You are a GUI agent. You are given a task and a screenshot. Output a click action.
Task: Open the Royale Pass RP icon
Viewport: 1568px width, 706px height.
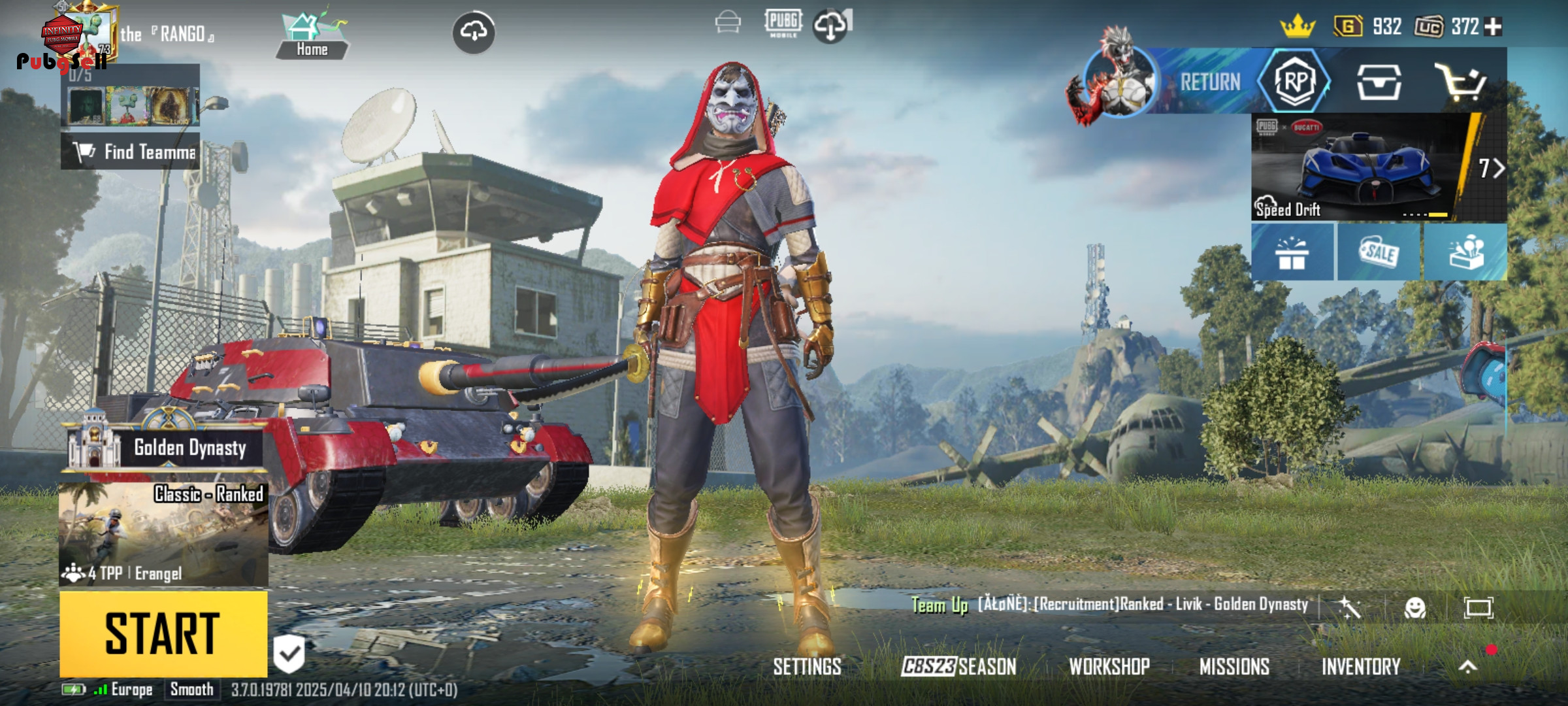[1295, 82]
